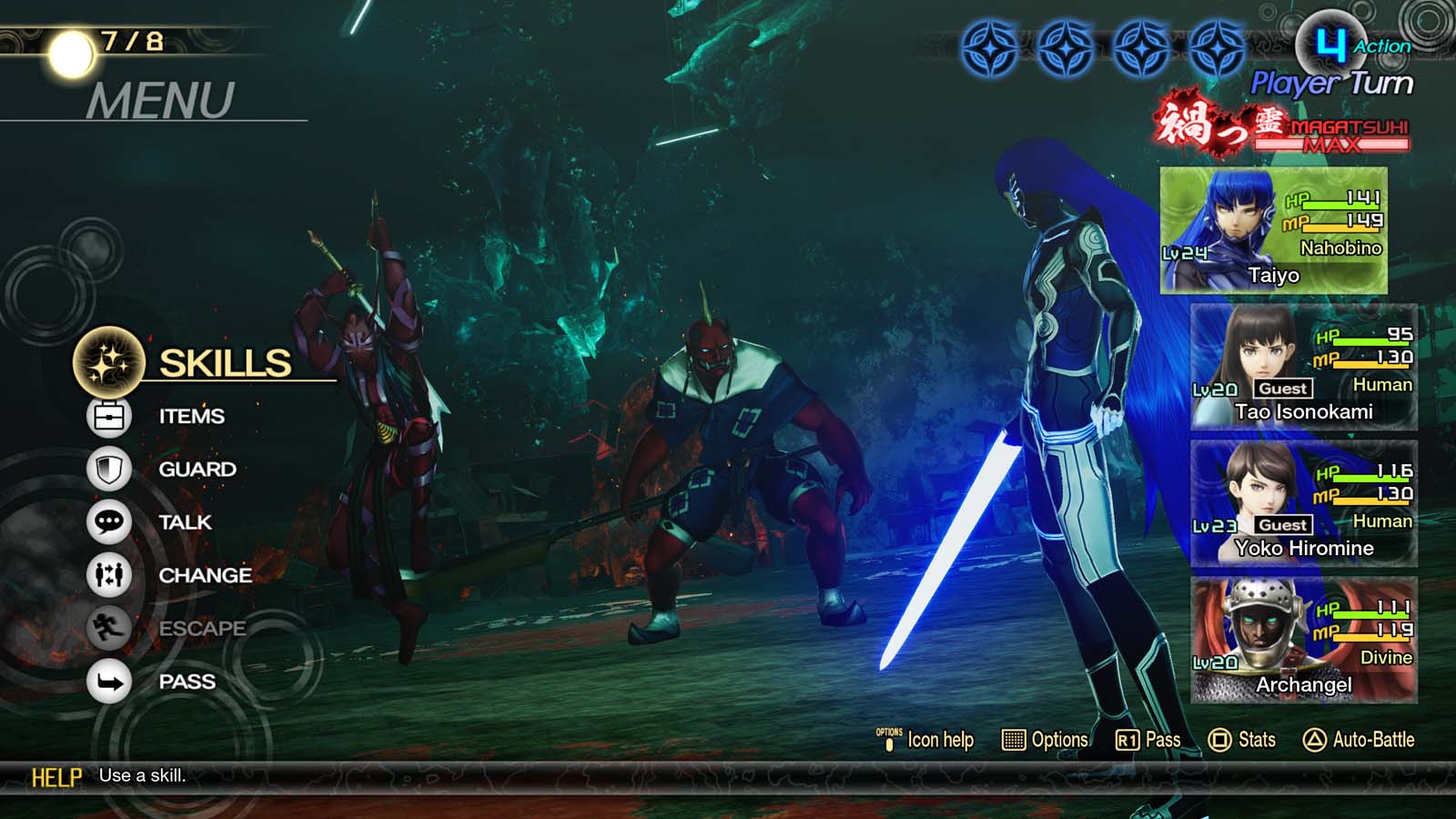
Task: Select the Talk speech bubble icon
Action: click(108, 522)
